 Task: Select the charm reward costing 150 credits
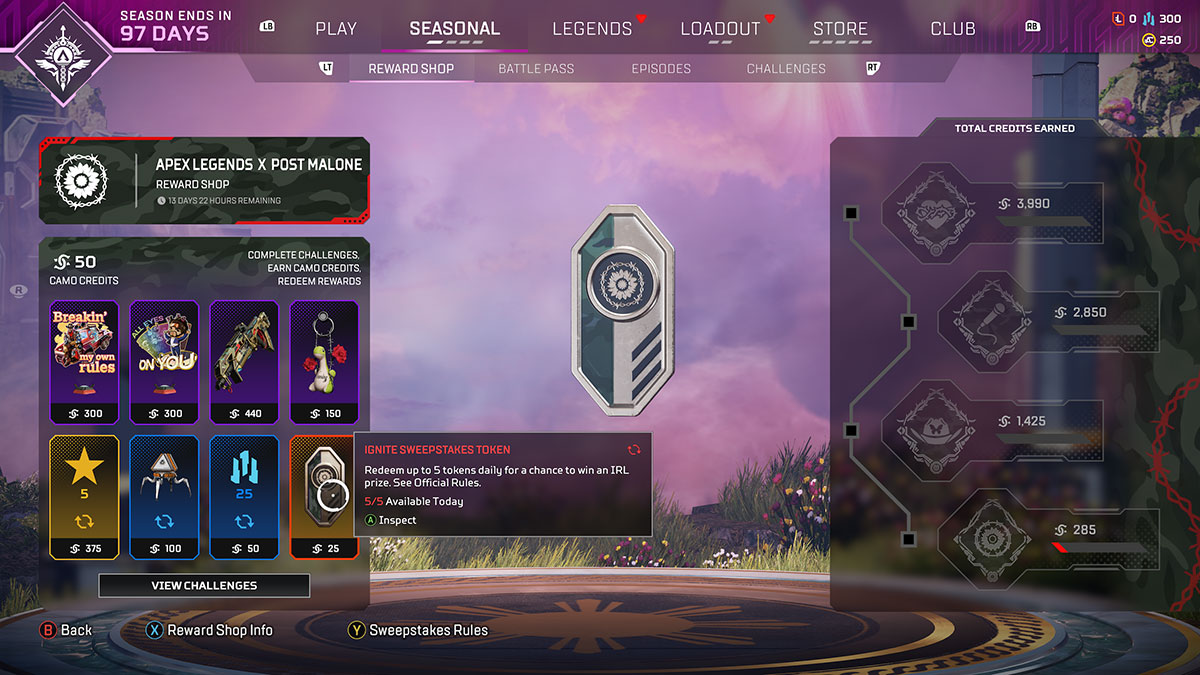click(324, 362)
